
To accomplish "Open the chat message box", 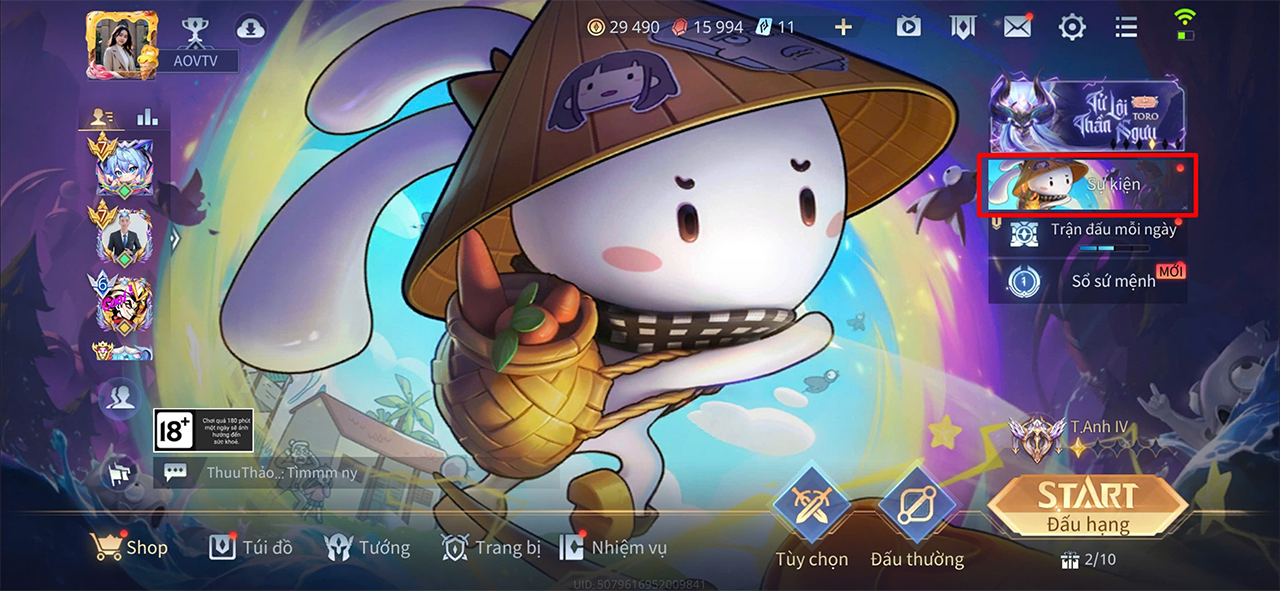I will 270,473.
